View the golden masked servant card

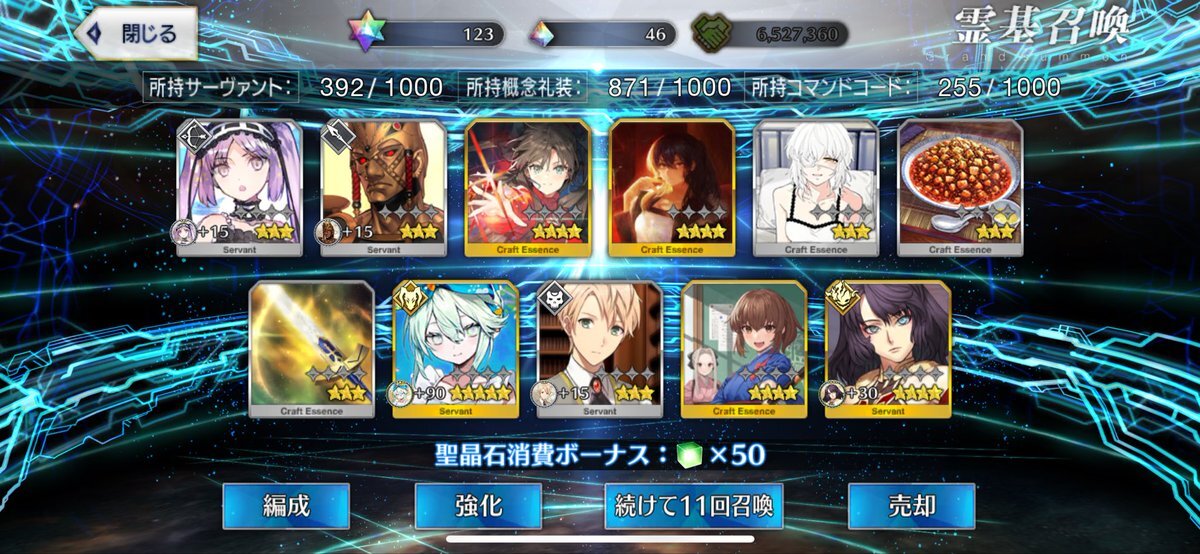[384, 188]
